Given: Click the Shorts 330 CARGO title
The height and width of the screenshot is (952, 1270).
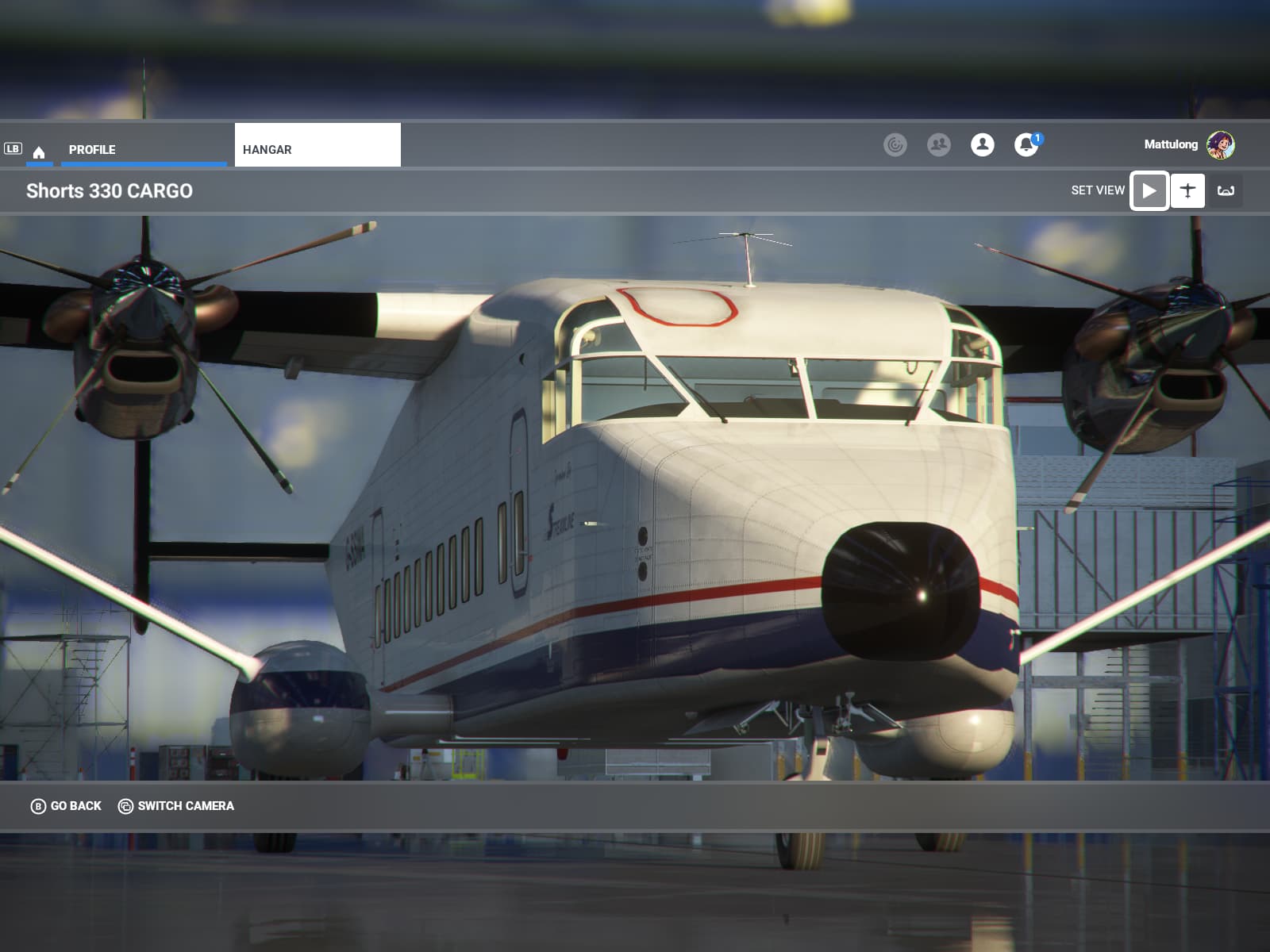Looking at the screenshot, I should [x=110, y=190].
